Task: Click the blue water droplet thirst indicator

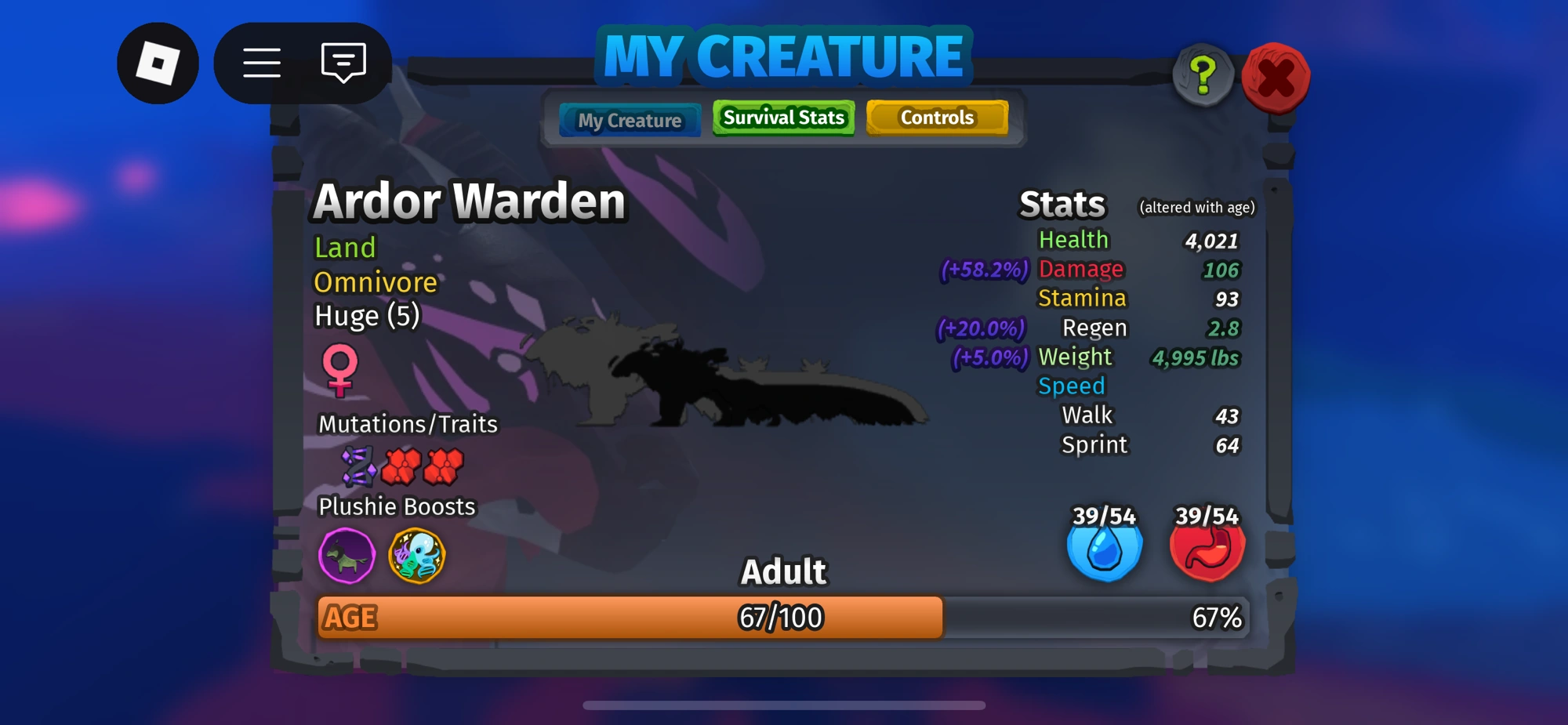Action: pos(1105,549)
